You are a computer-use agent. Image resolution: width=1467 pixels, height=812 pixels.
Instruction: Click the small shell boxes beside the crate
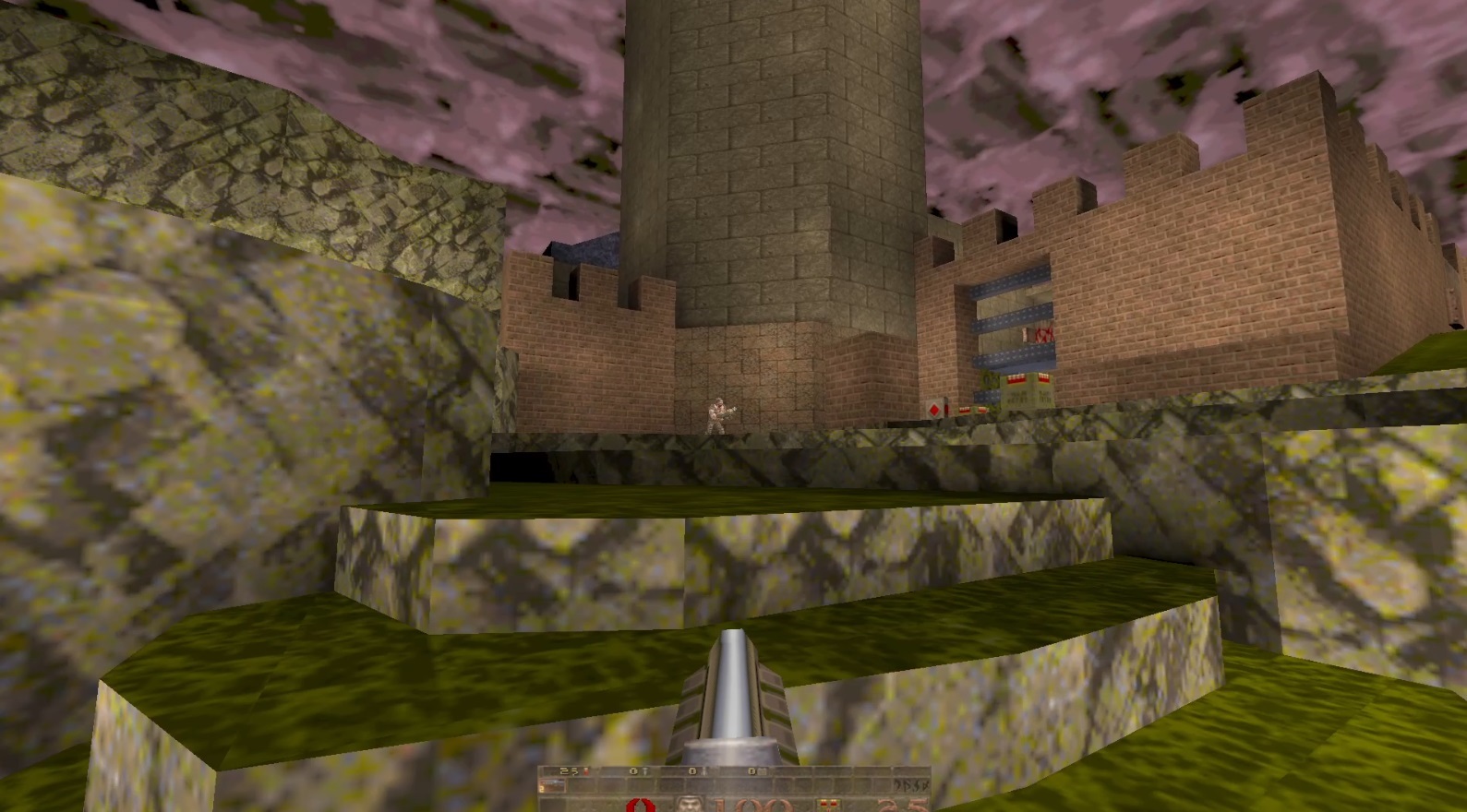point(972,410)
